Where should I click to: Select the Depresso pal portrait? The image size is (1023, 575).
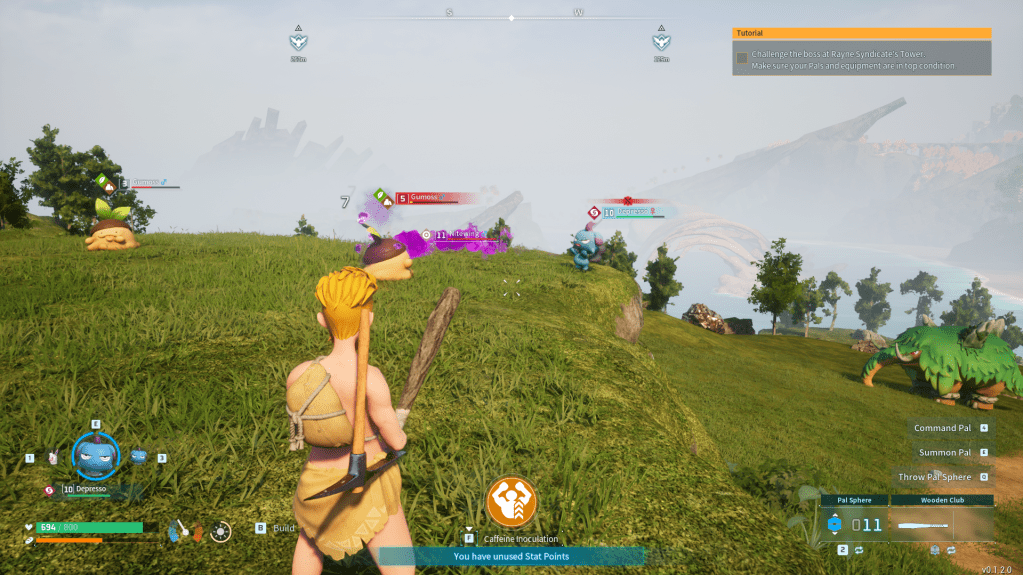click(96, 456)
